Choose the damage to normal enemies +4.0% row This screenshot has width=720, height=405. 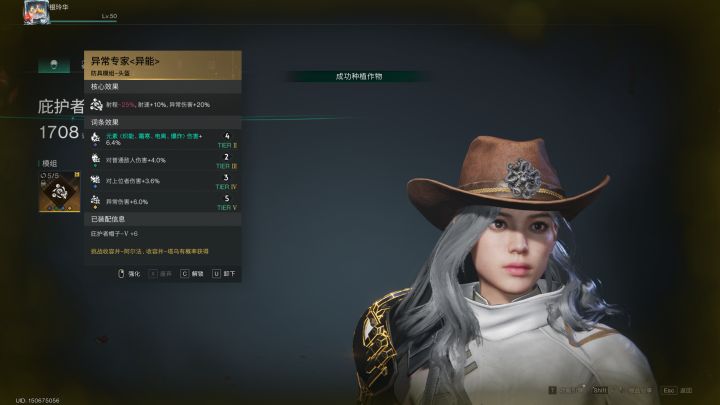coord(164,160)
